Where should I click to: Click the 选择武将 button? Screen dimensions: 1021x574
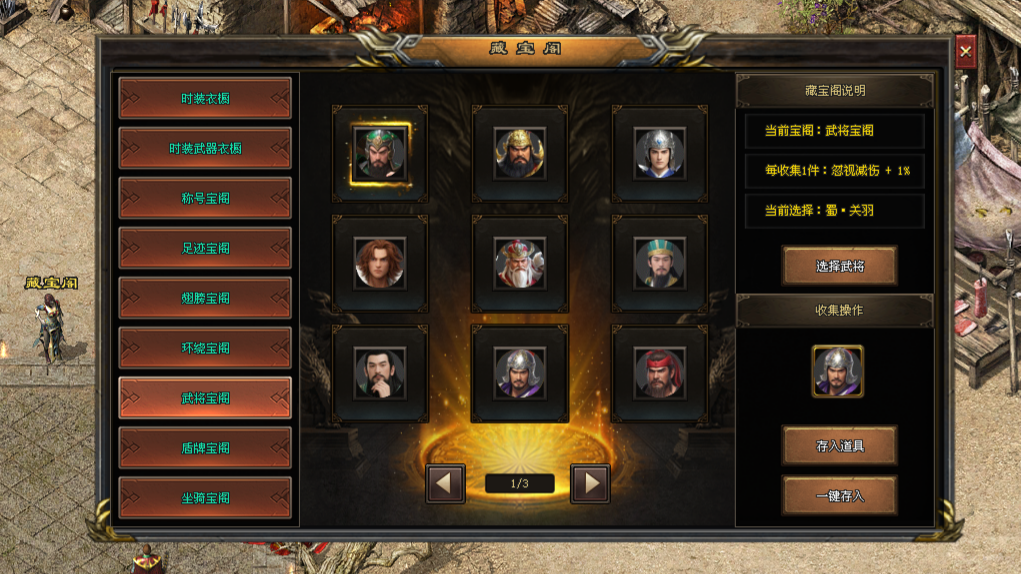(839, 265)
